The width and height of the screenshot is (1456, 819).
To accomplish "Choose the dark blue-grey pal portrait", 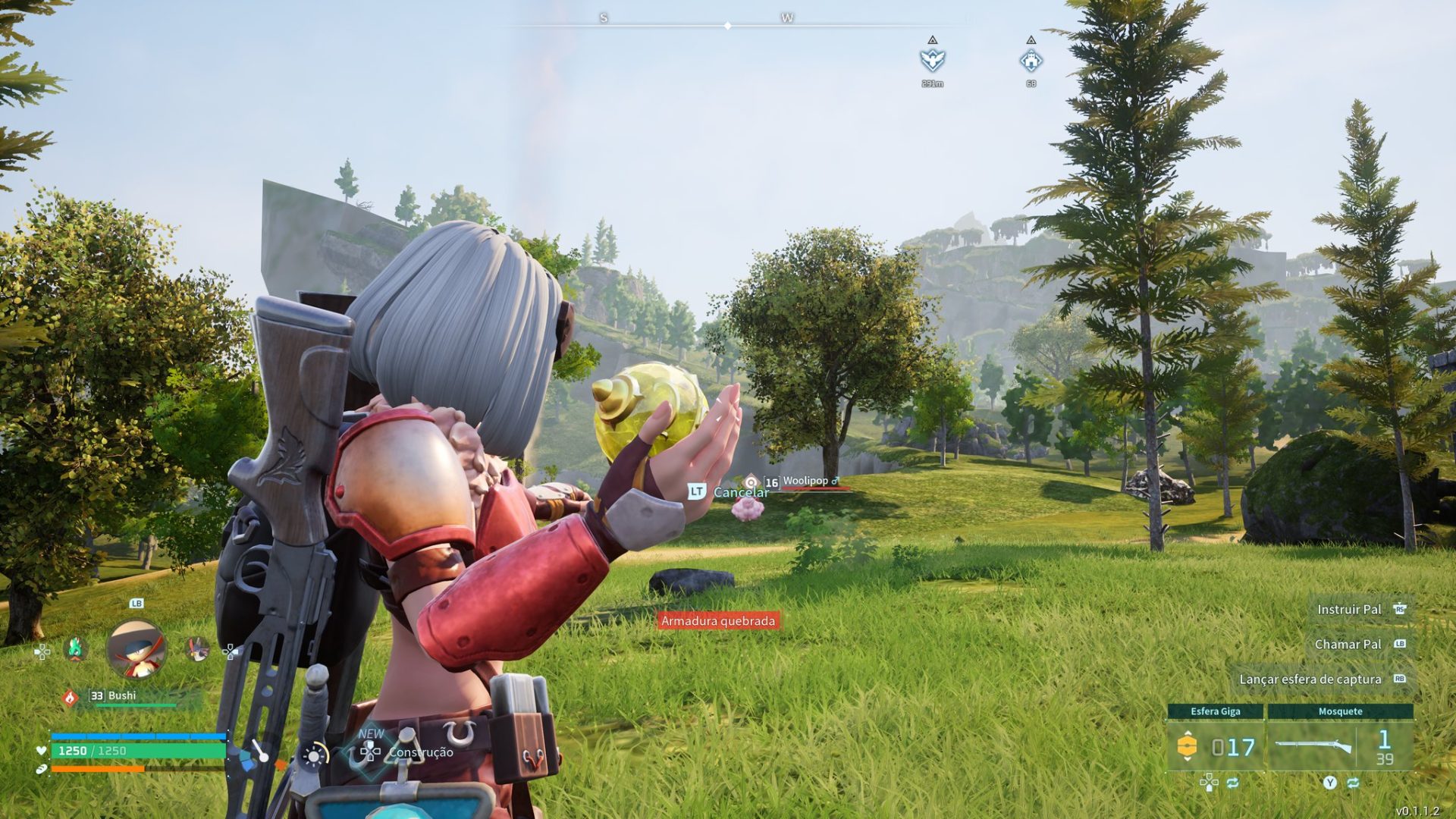I will (x=197, y=649).
